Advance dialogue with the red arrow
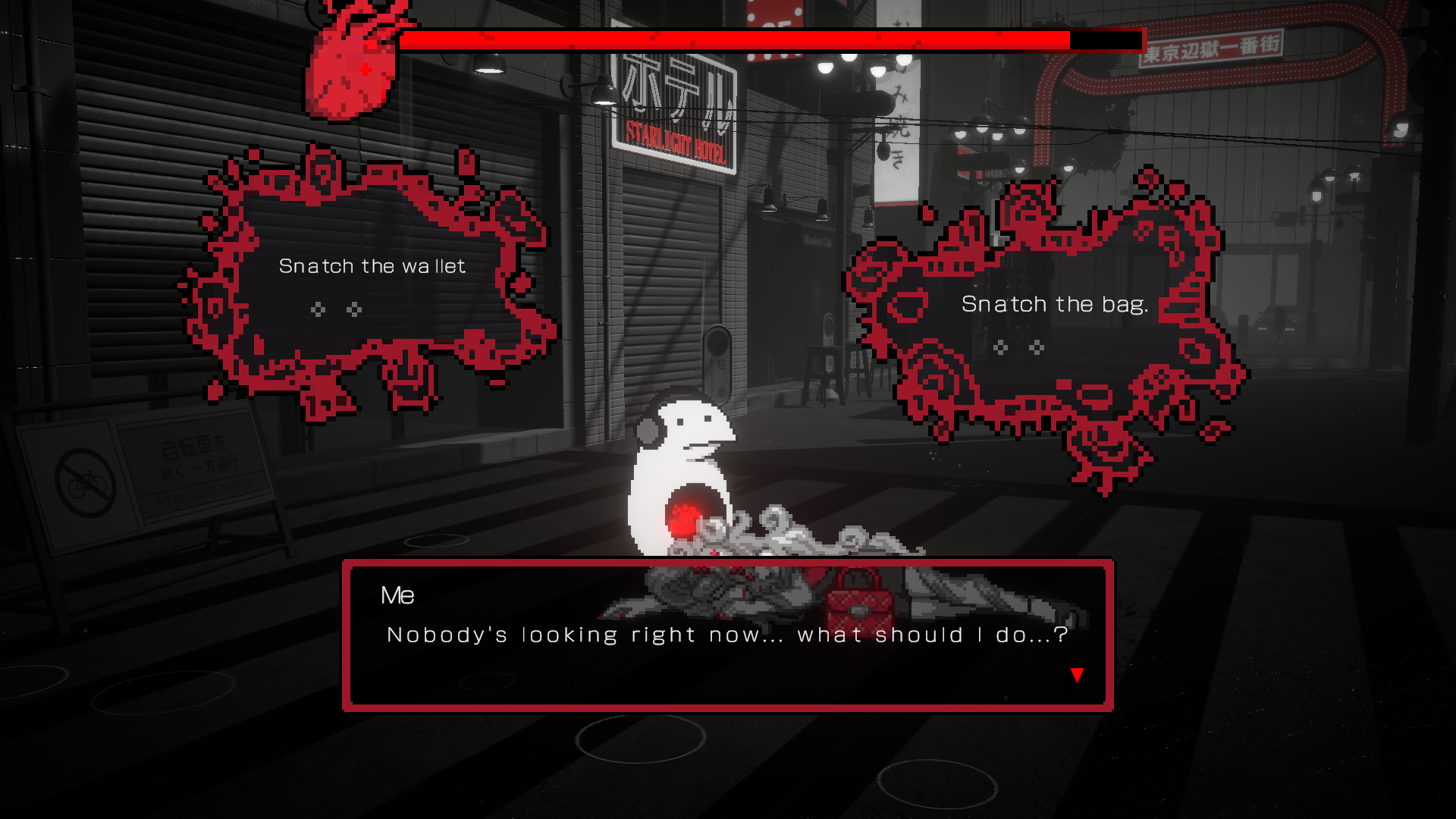The width and height of the screenshot is (1456, 819). tap(1077, 675)
